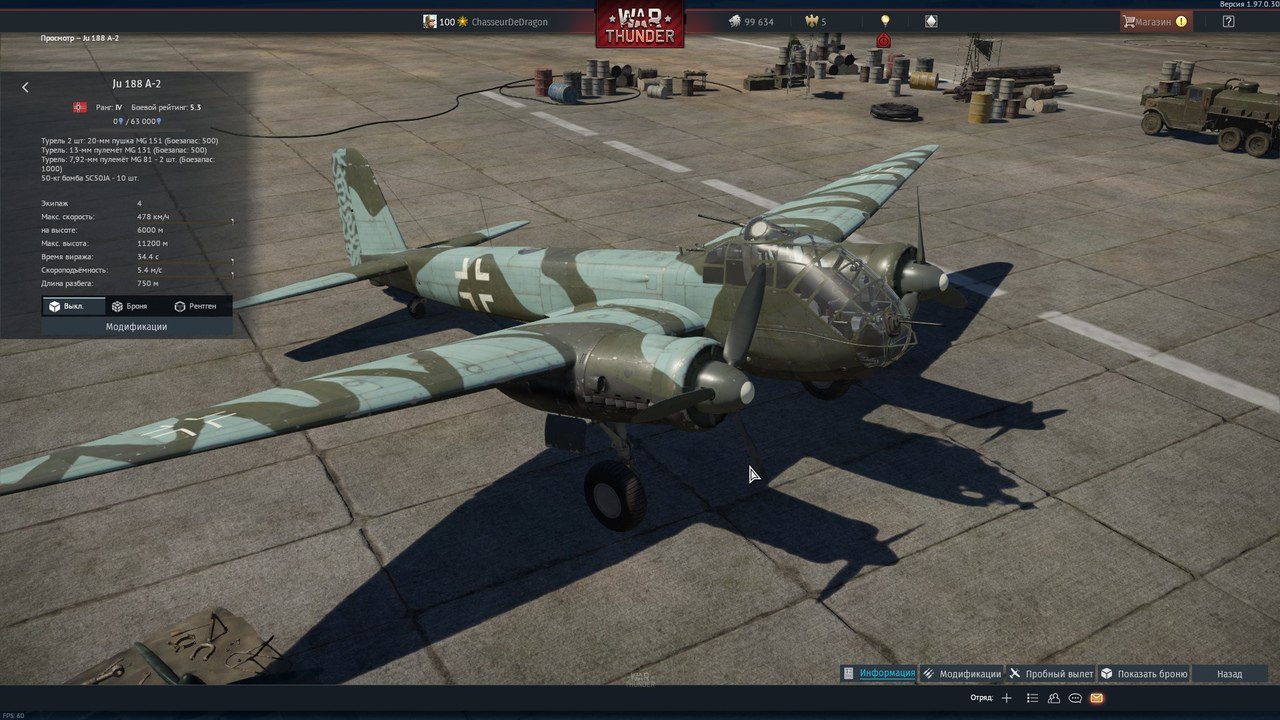Click the light bulb icon

(x=884, y=21)
